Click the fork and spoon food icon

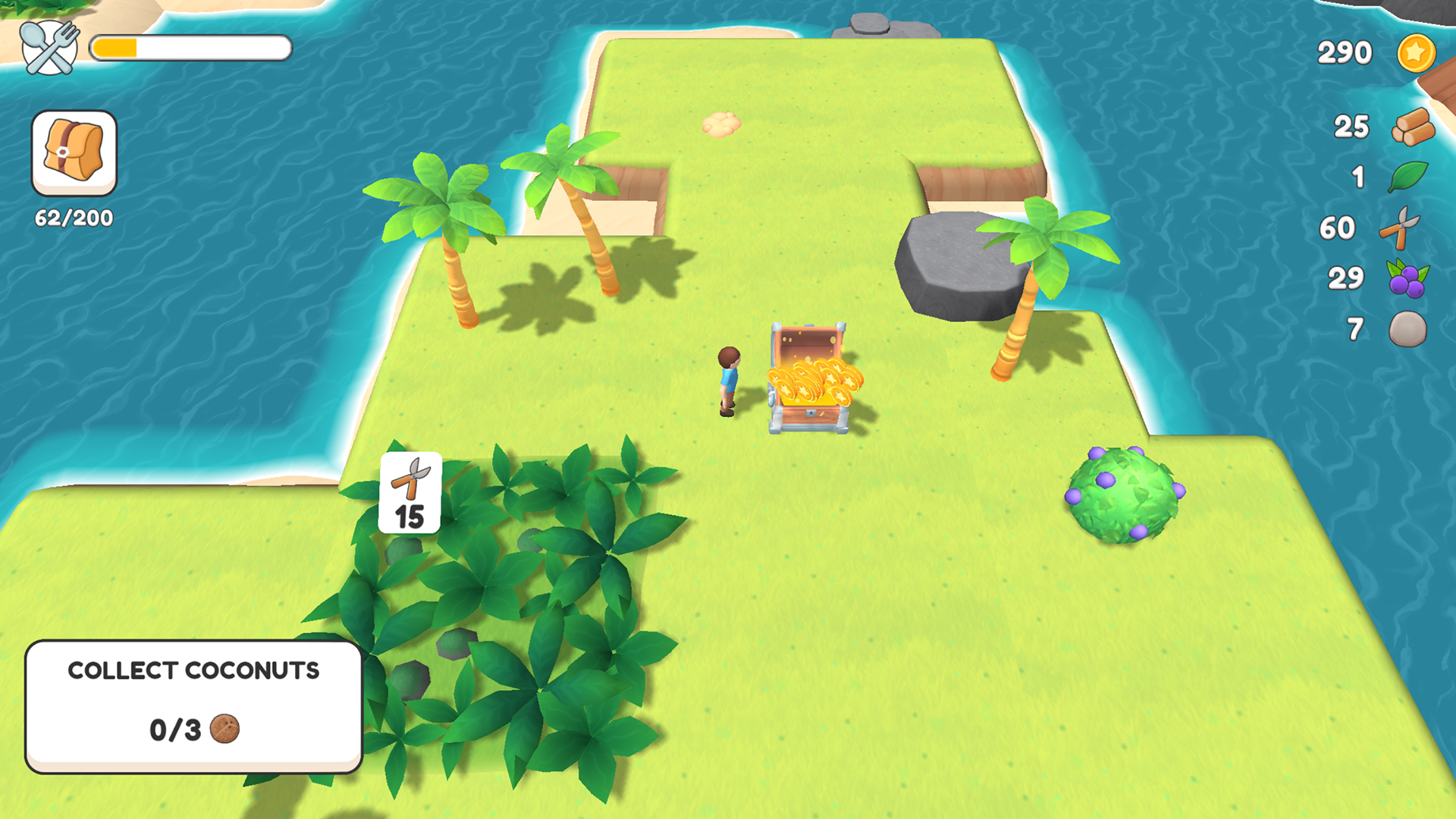pos(49,47)
